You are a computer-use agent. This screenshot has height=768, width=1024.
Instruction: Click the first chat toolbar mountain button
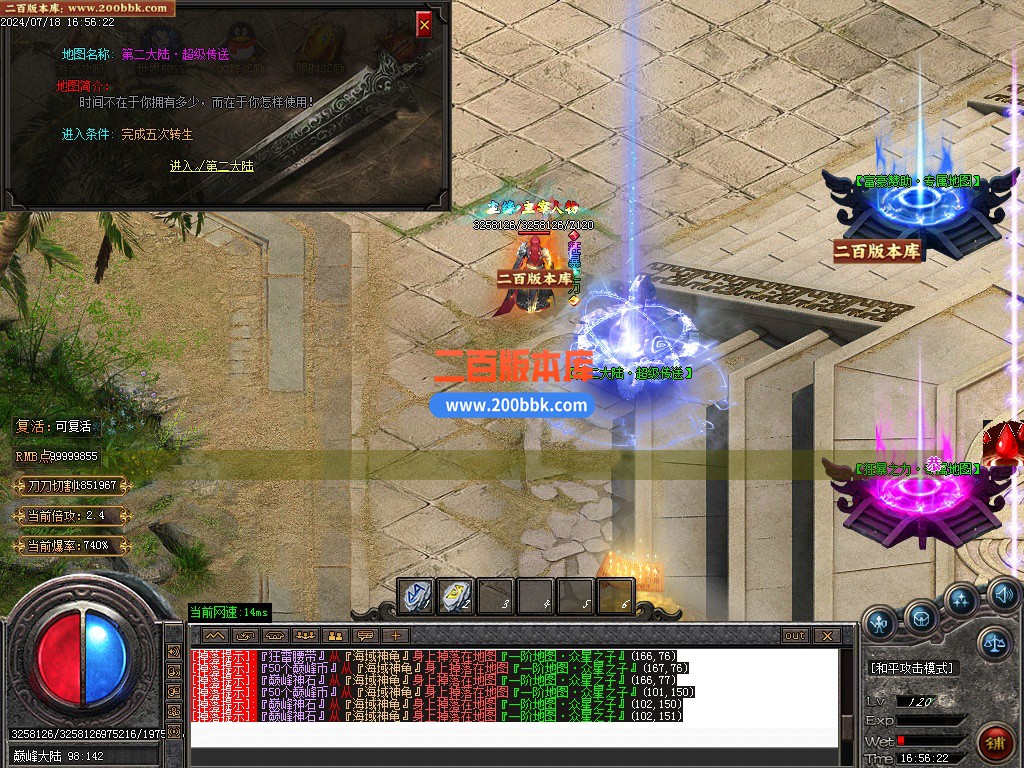[214, 635]
